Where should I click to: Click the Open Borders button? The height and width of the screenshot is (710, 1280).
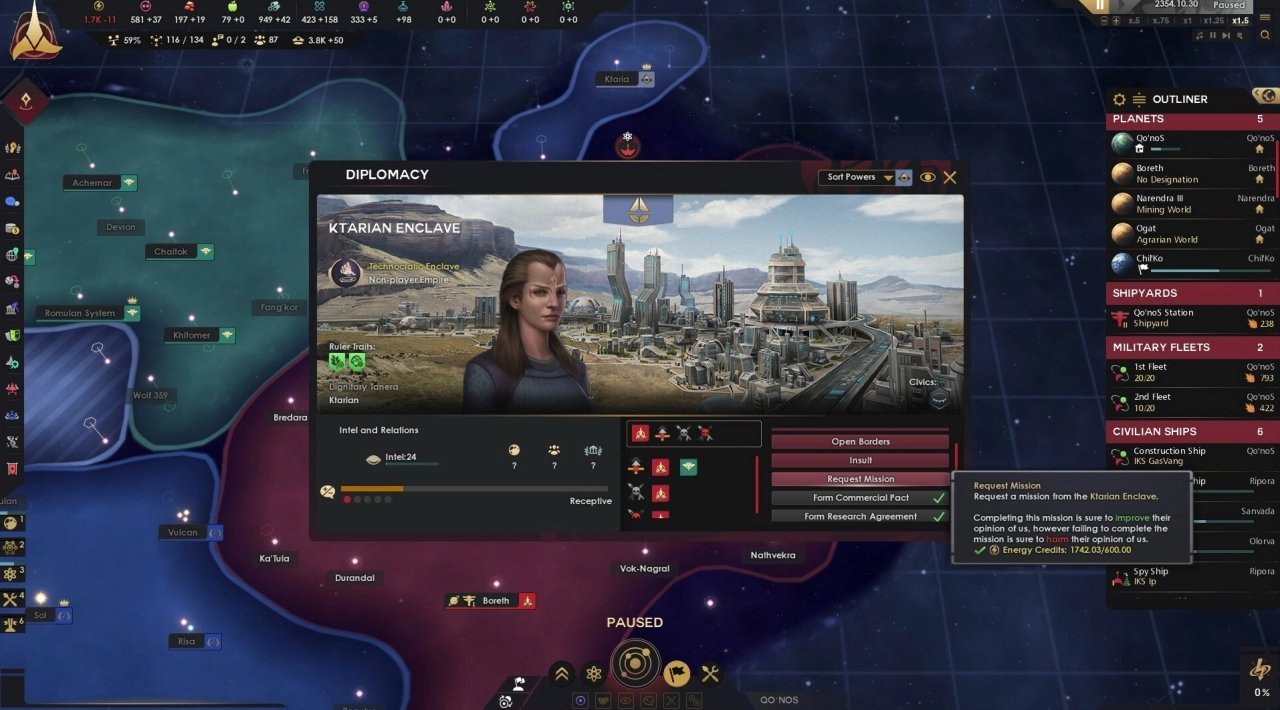860,441
